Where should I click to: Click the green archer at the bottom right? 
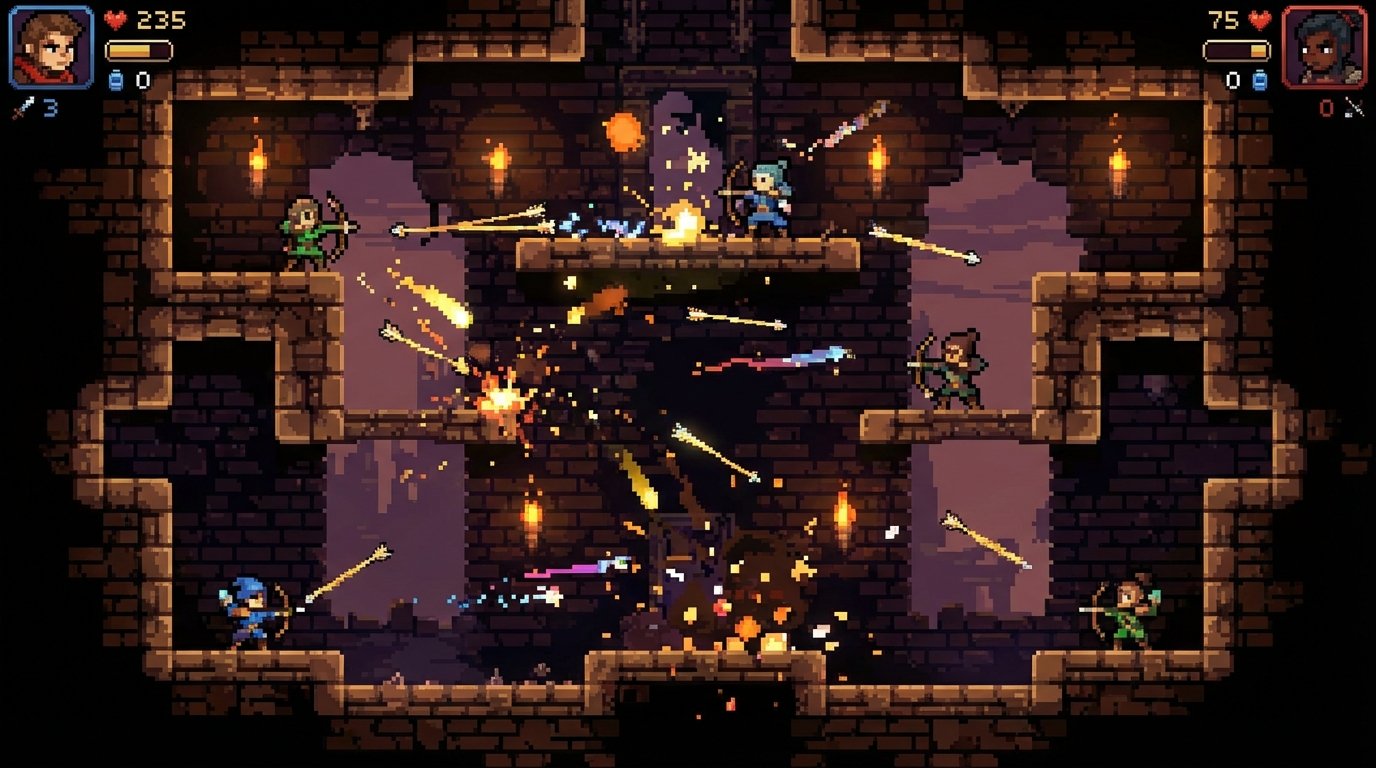click(x=1128, y=612)
